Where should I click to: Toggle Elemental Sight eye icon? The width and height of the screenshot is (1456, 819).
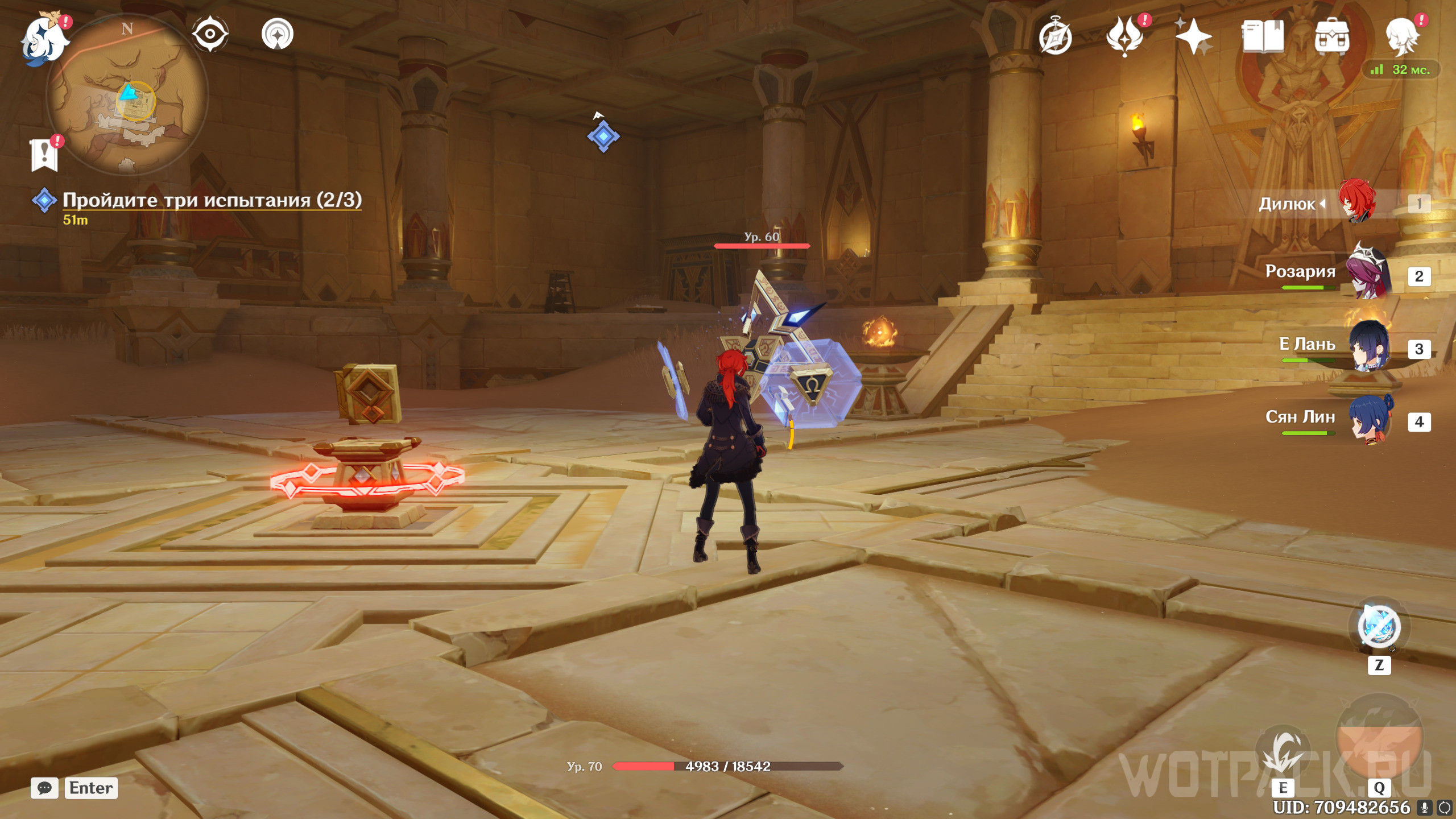[x=210, y=34]
